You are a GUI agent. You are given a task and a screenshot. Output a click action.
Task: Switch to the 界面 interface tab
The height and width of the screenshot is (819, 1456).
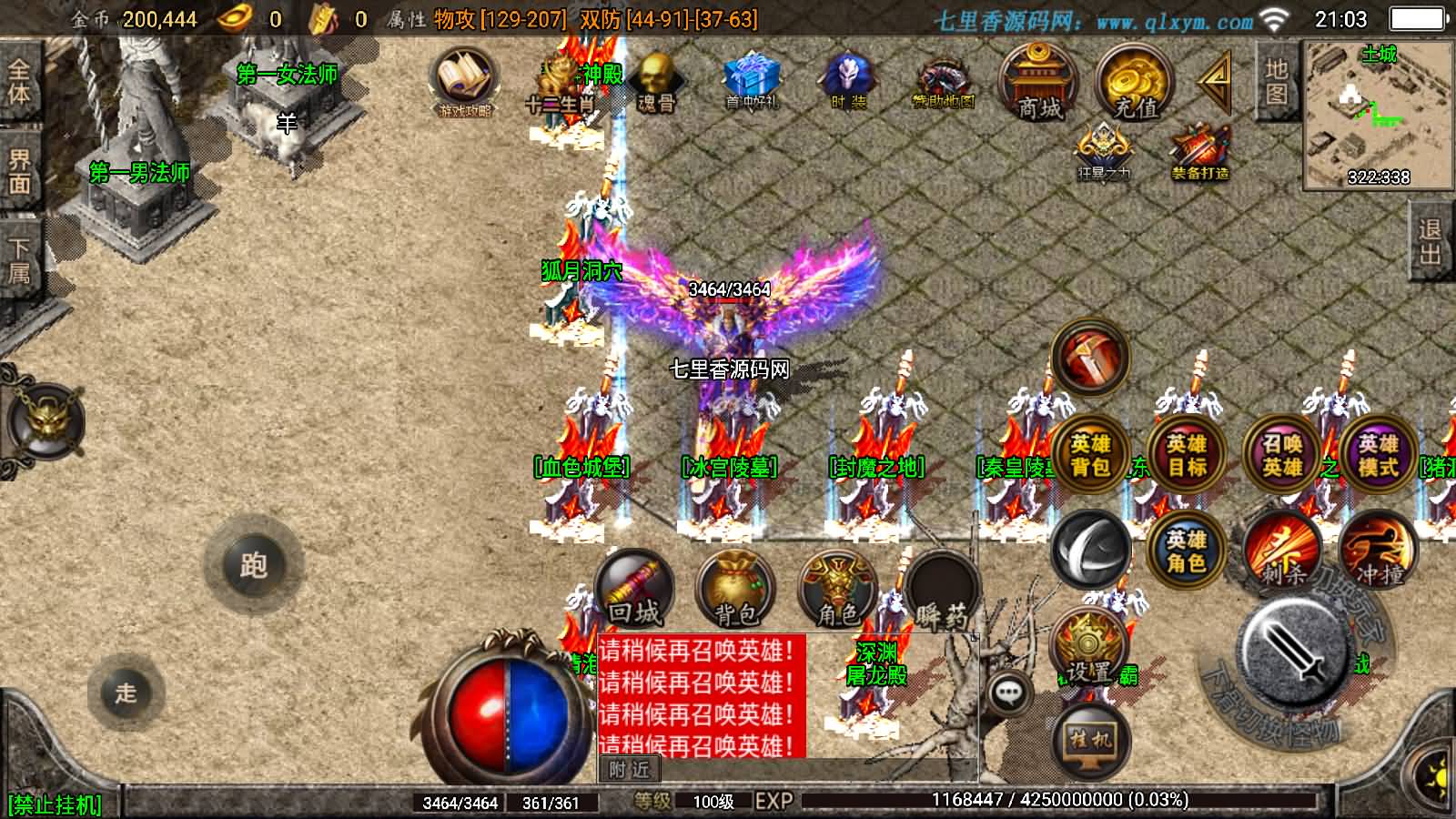[18, 168]
